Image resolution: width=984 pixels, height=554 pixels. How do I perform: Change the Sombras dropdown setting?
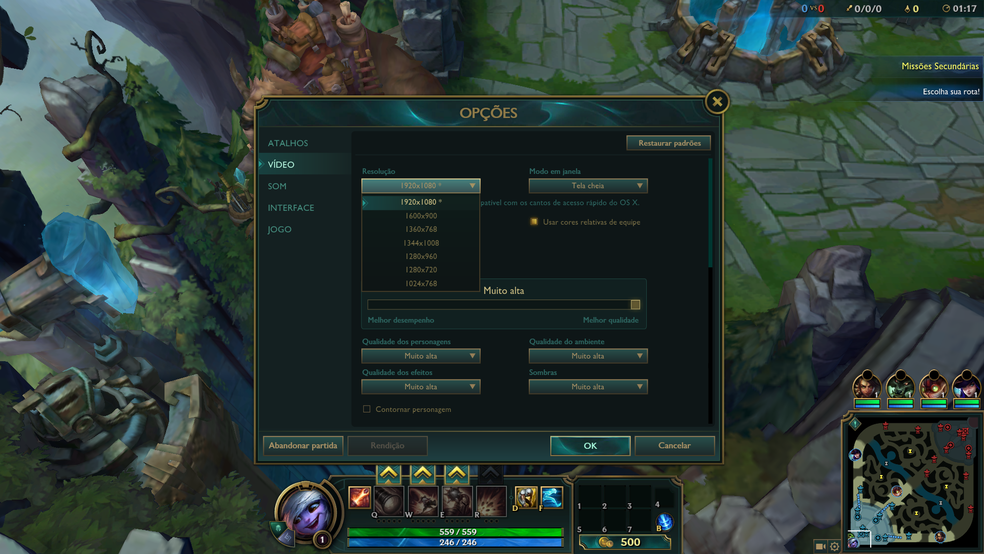(x=588, y=387)
